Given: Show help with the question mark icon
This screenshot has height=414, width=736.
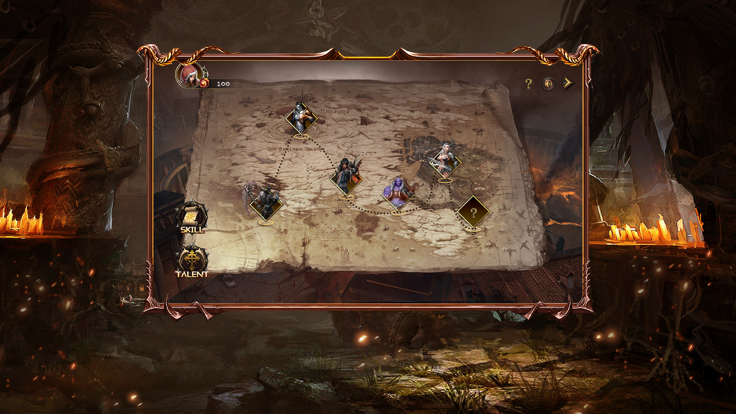Looking at the screenshot, I should tap(529, 84).
